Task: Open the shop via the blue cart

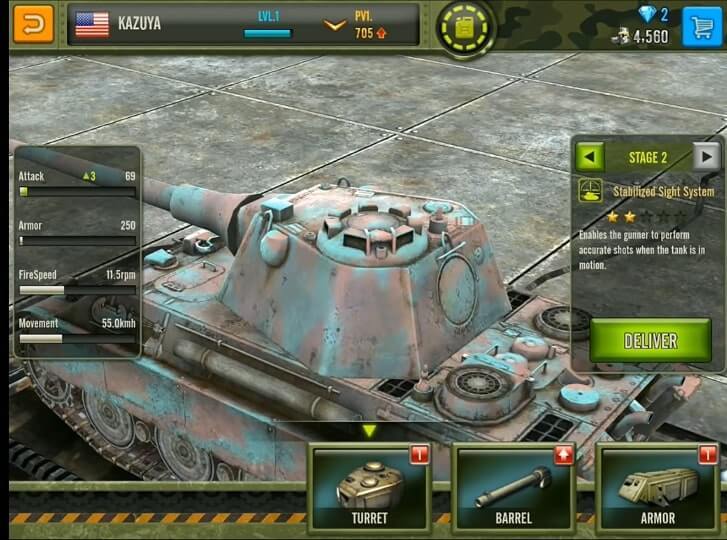Action: (702, 25)
